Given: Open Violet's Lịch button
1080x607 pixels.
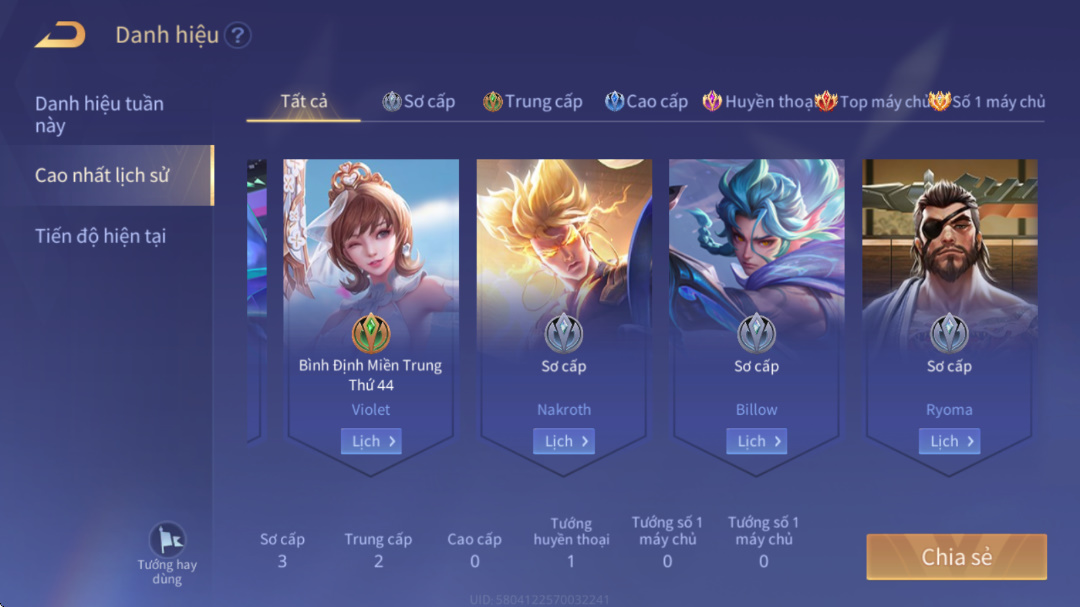Looking at the screenshot, I should pyautogui.click(x=371, y=441).
